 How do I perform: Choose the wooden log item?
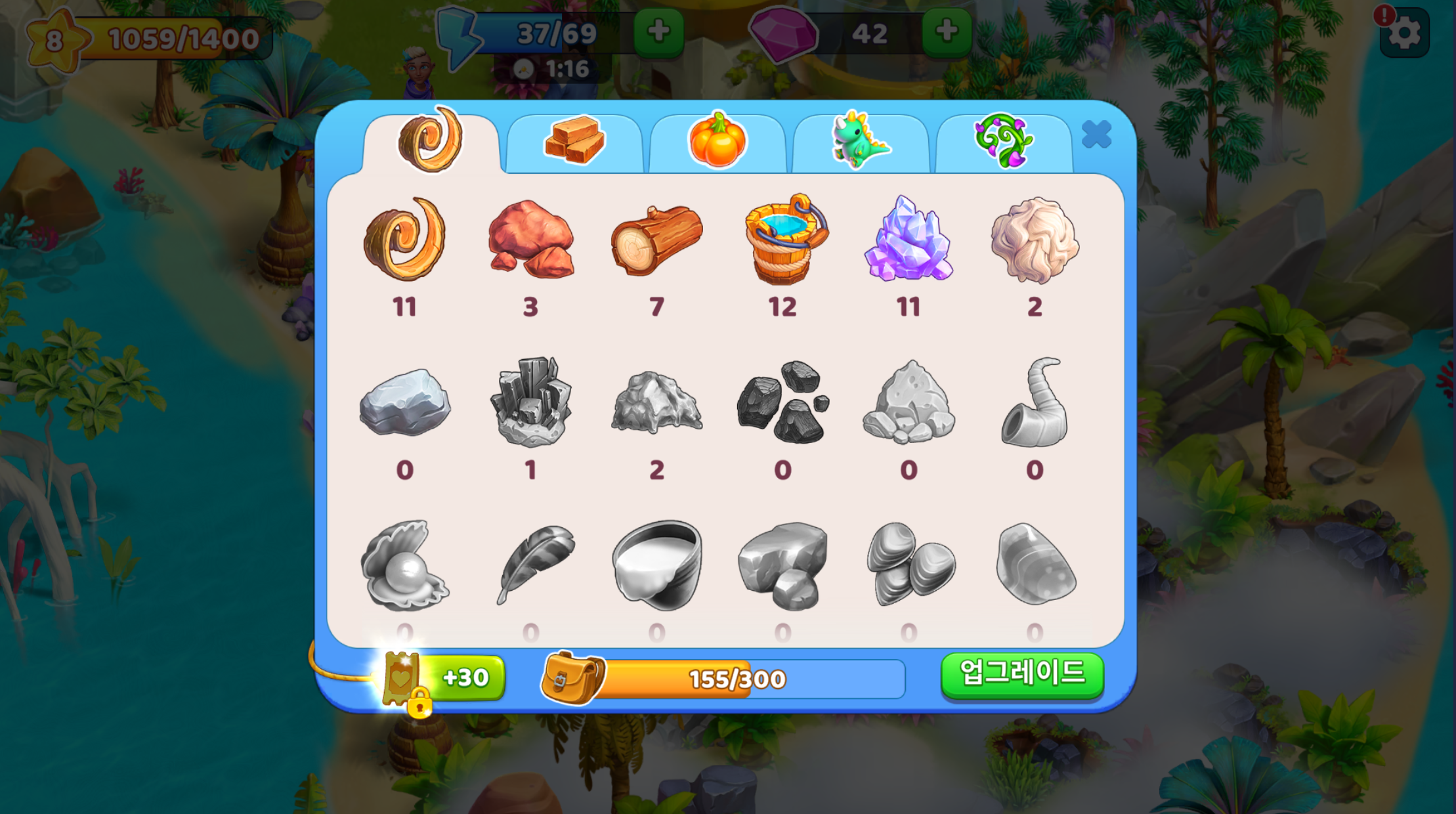tap(656, 240)
